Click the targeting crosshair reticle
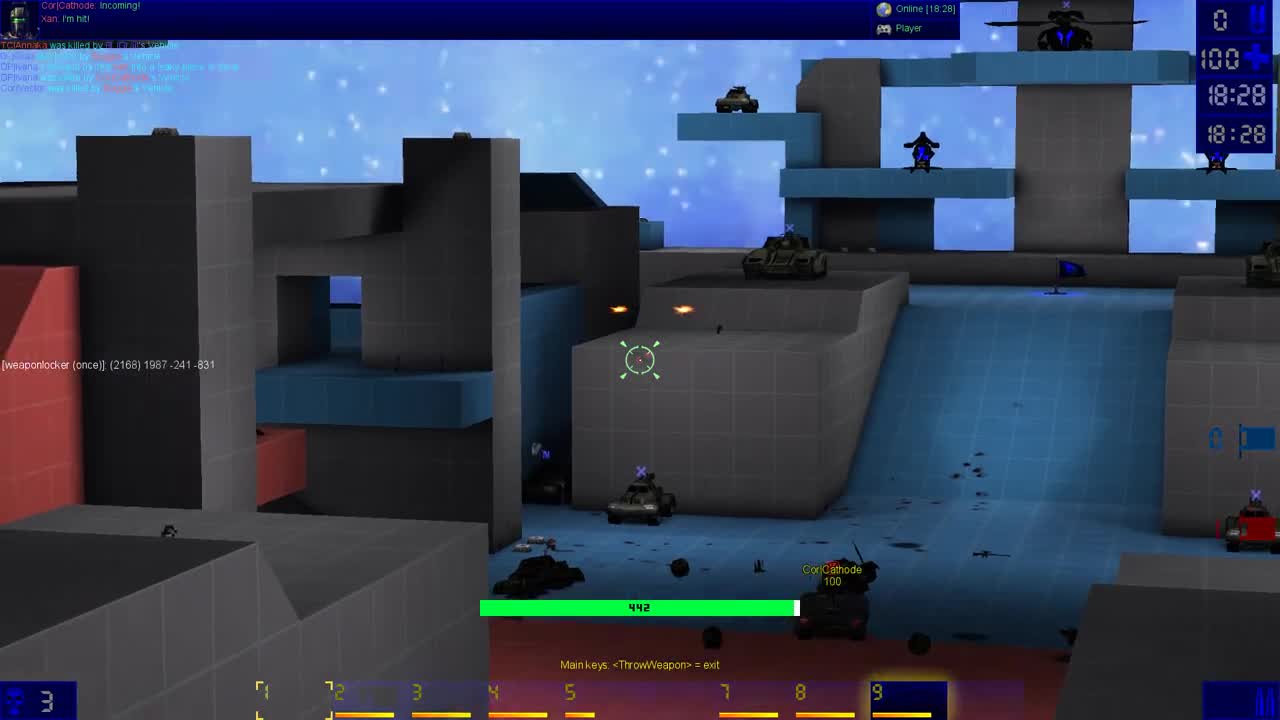 pos(640,359)
